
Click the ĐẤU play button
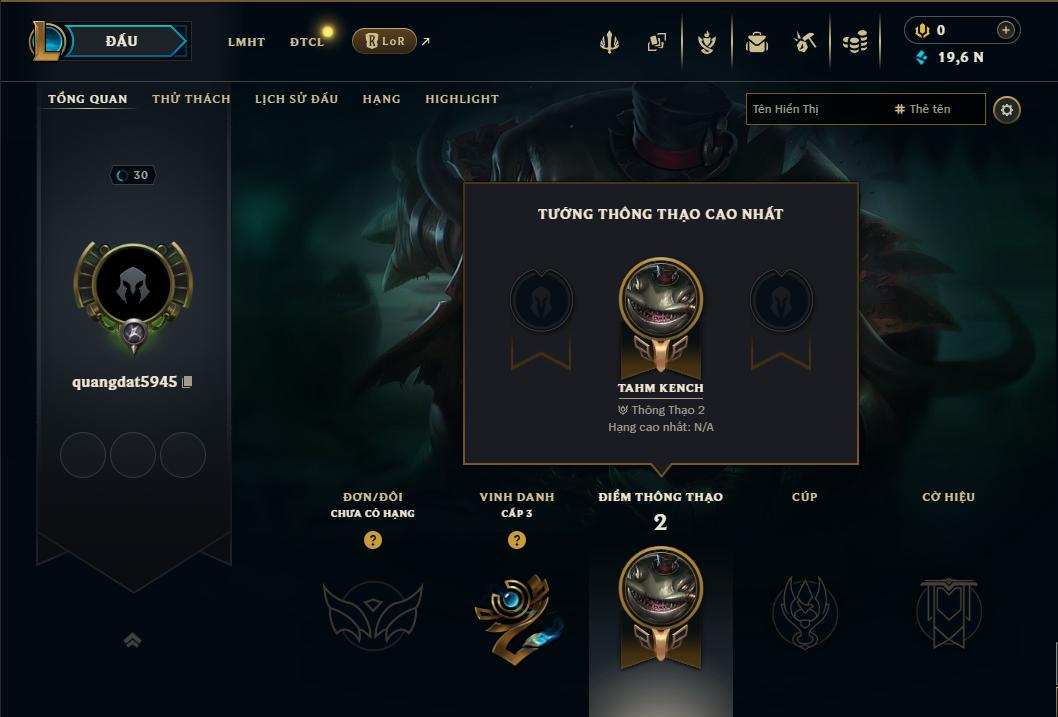[x=120, y=41]
